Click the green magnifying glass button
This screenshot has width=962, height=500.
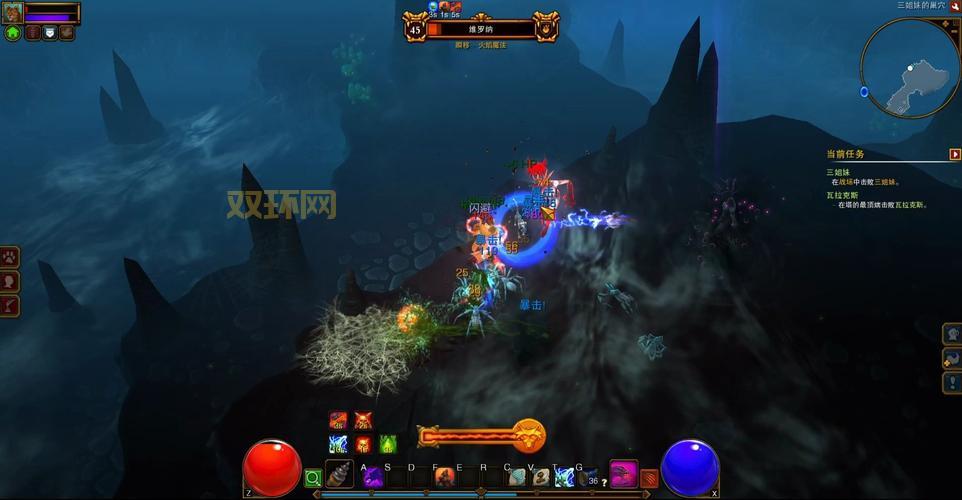(x=313, y=478)
